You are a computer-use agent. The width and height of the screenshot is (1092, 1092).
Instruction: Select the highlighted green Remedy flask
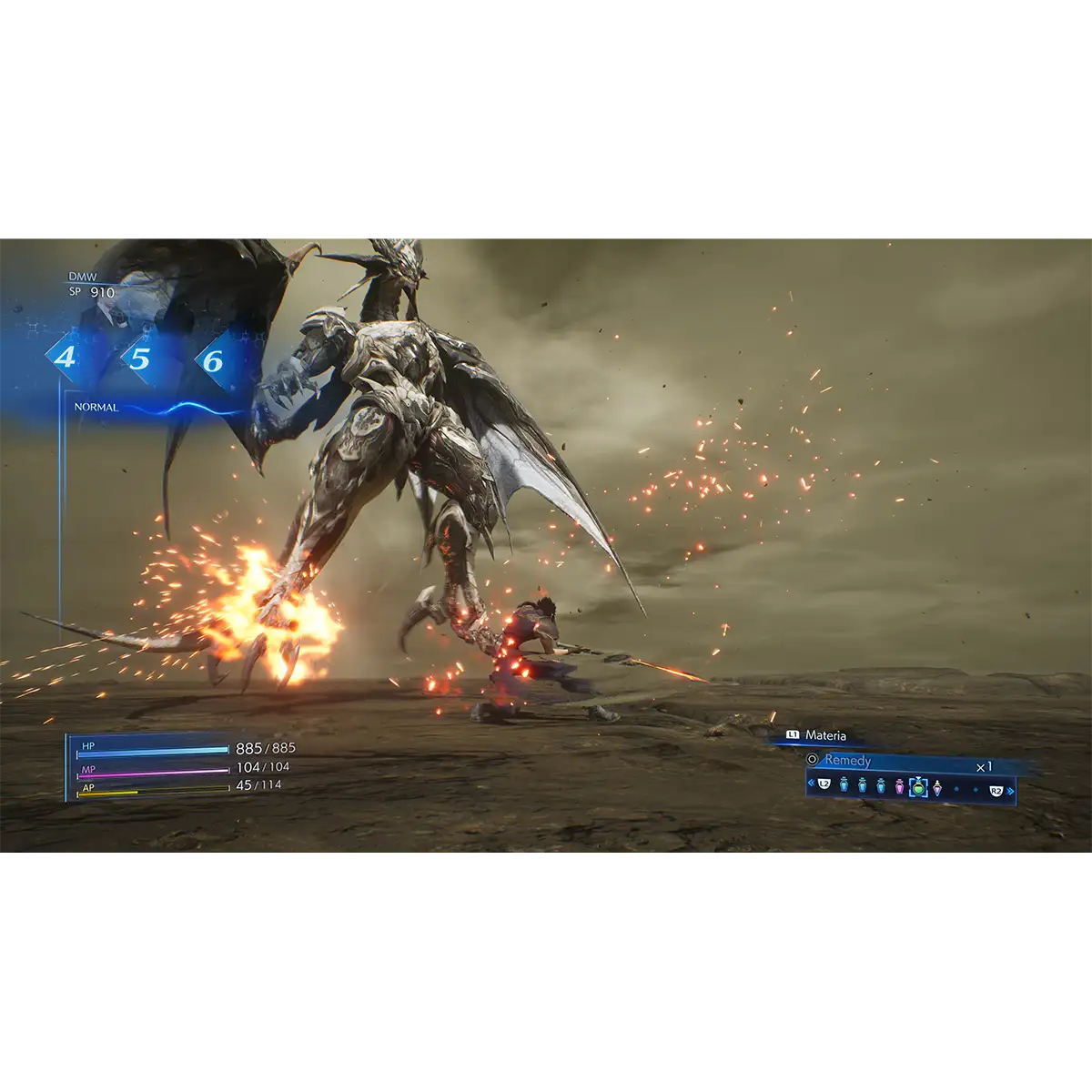918,787
